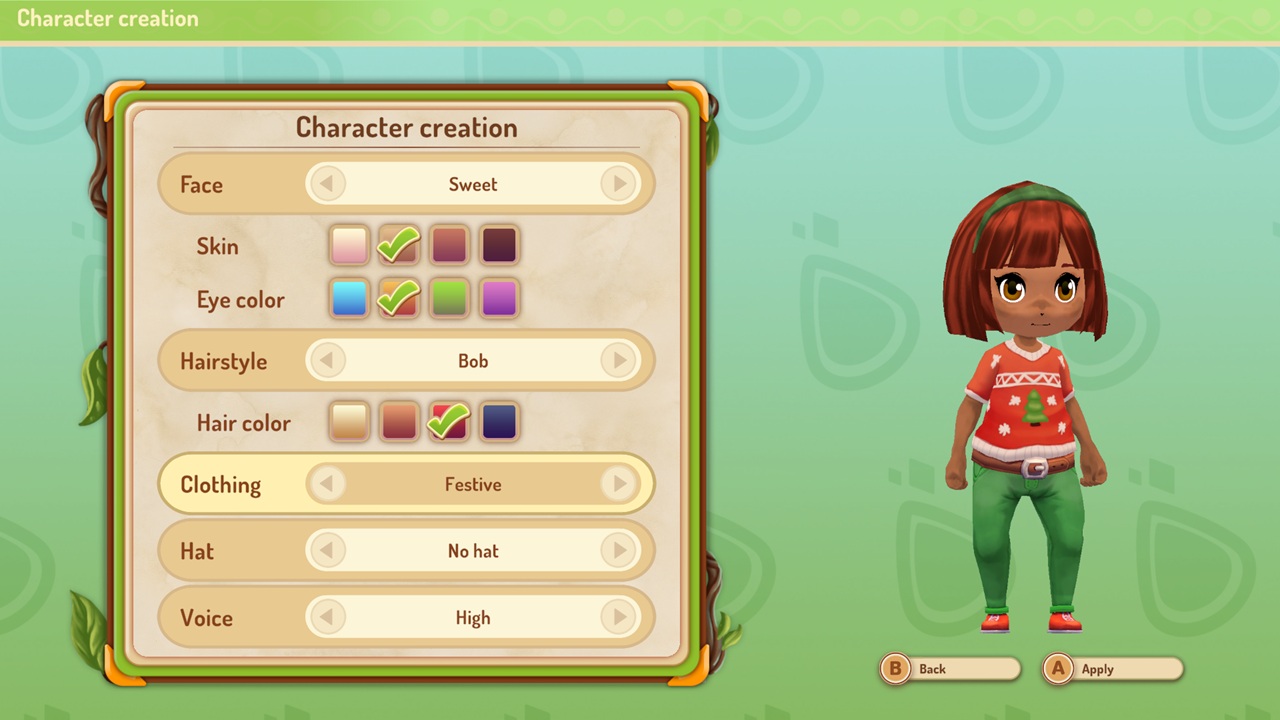
Task: Select the blonde hair color
Action: coord(348,422)
